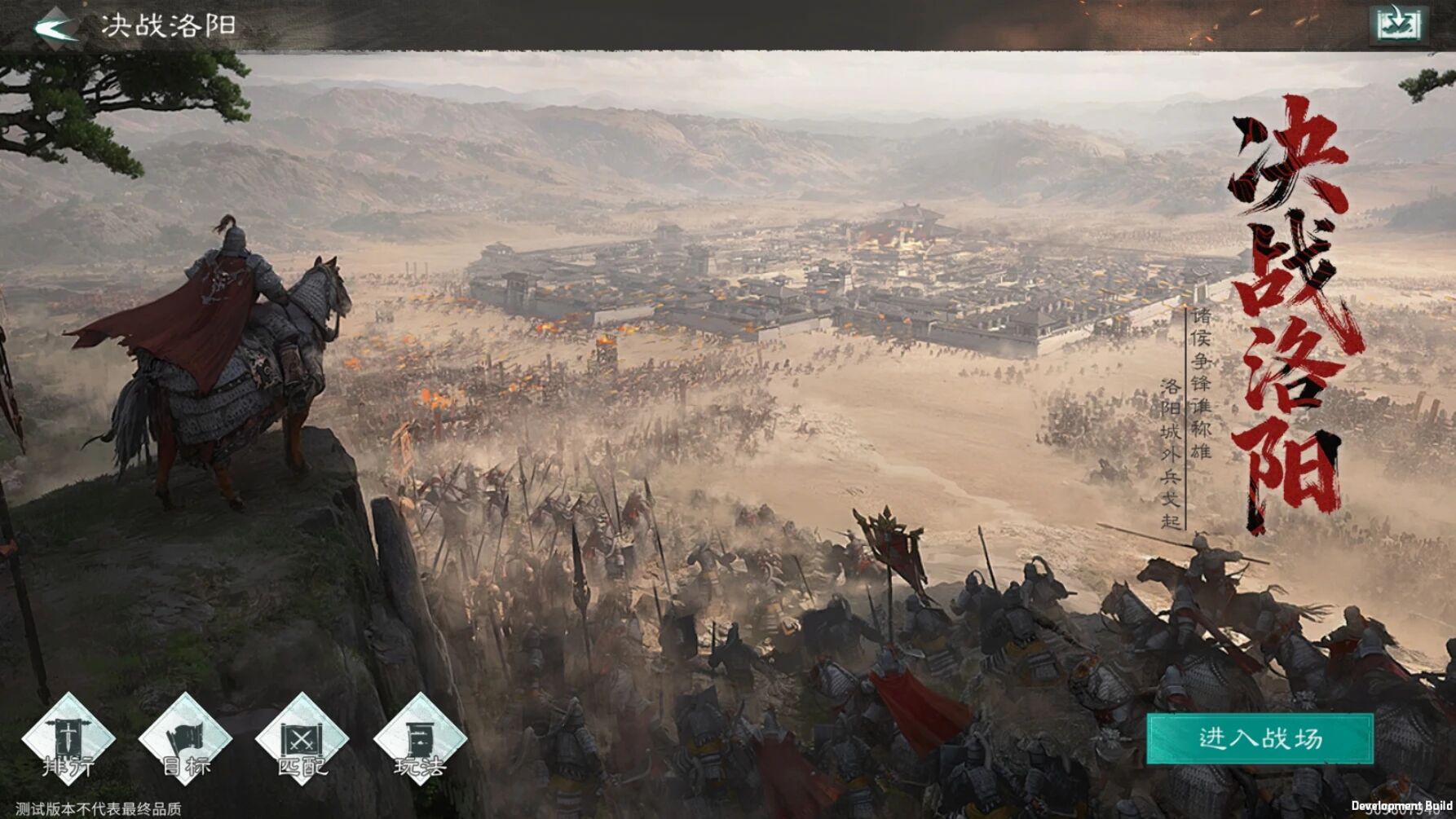This screenshot has height=819, width=1456.
Task: Click the top-right download icon
Action: point(1398,24)
